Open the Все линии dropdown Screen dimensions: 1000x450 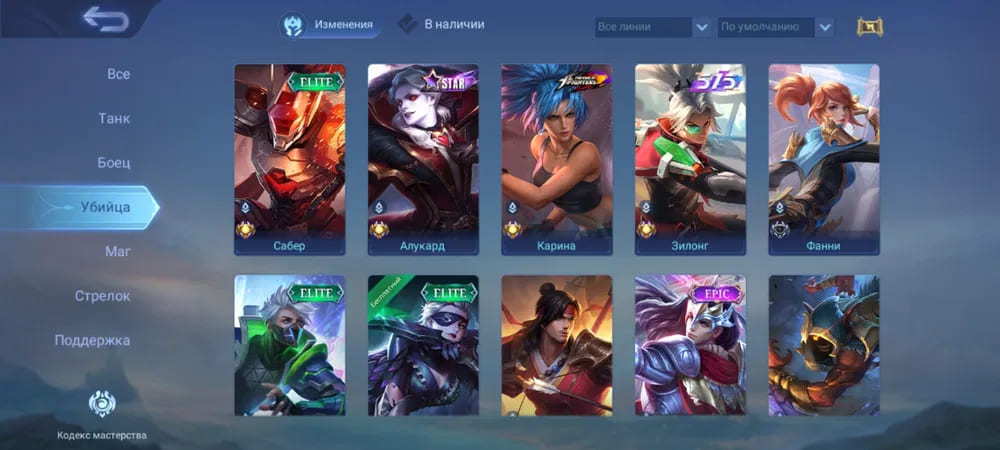coord(653,27)
